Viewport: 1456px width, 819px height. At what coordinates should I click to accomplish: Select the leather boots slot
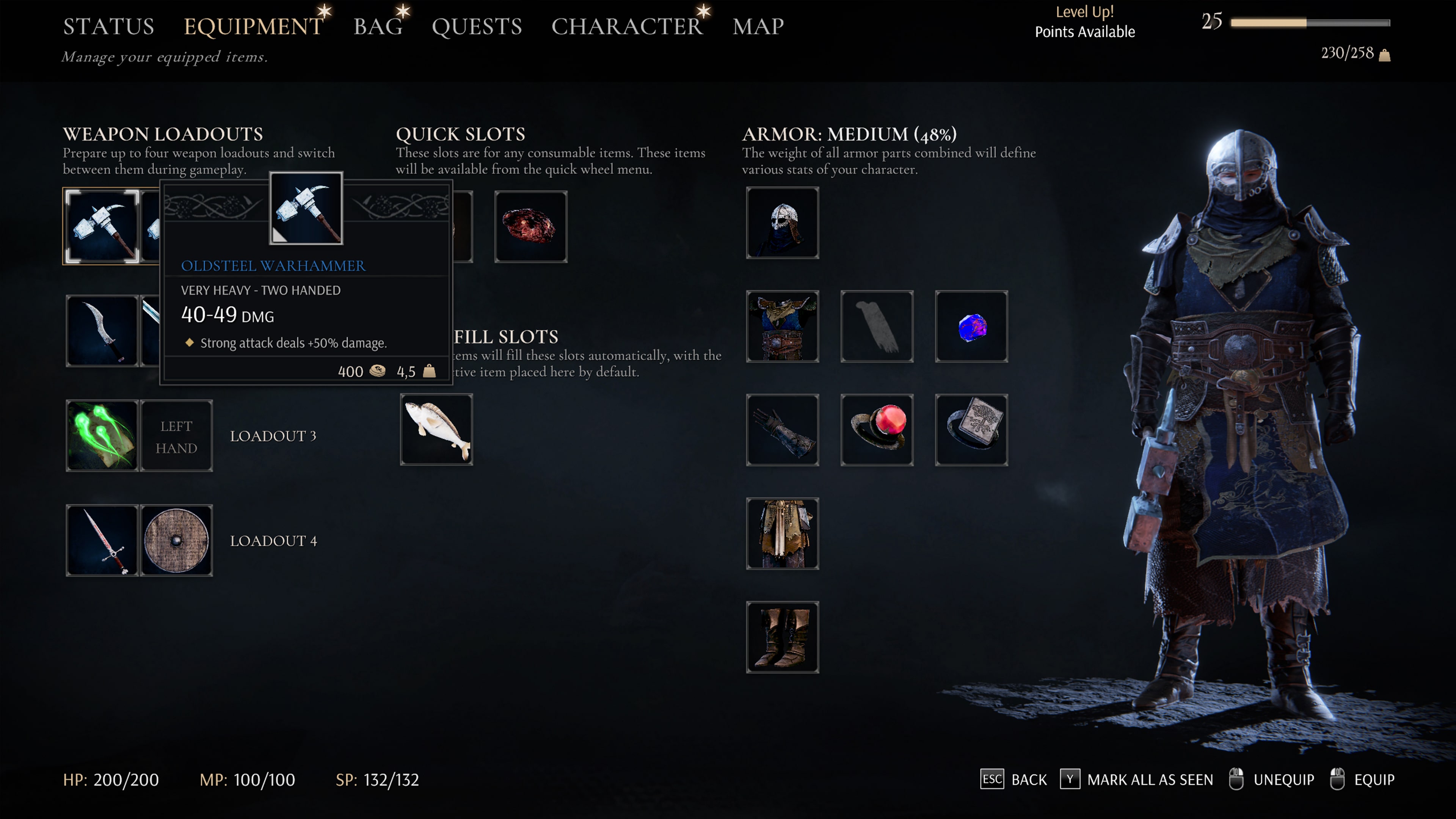click(x=782, y=637)
